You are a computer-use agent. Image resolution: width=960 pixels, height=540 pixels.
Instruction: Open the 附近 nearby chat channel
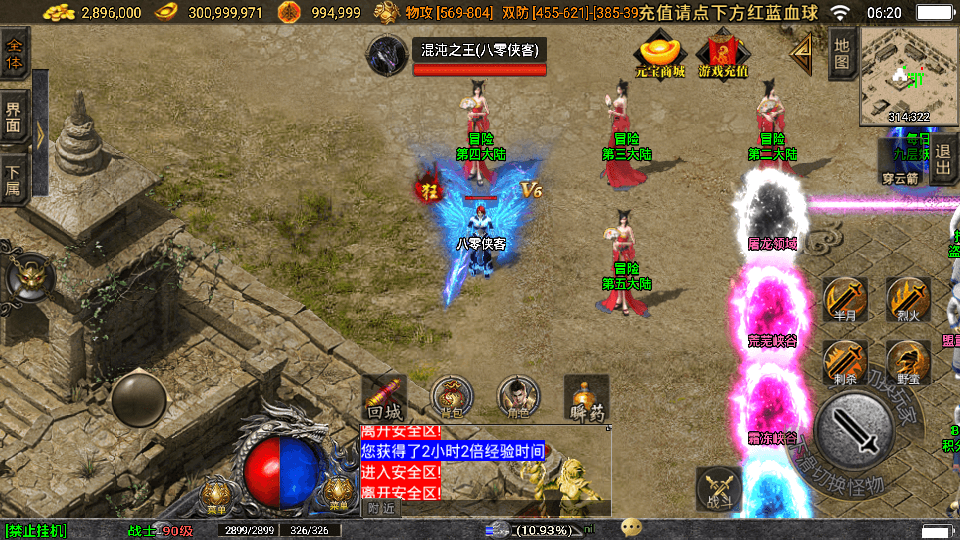click(380, 508)
